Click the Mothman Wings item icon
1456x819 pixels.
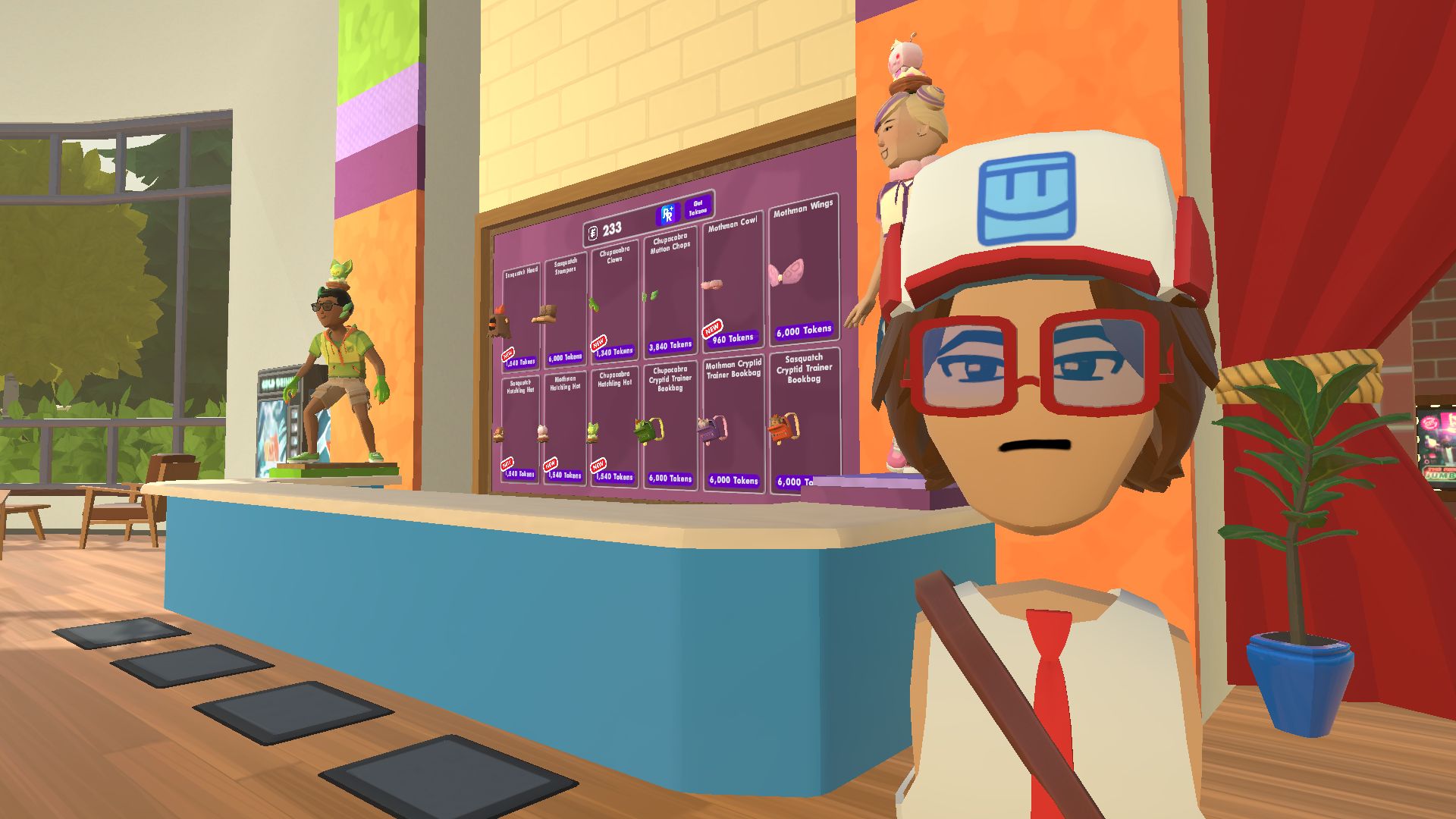(786, 274)
